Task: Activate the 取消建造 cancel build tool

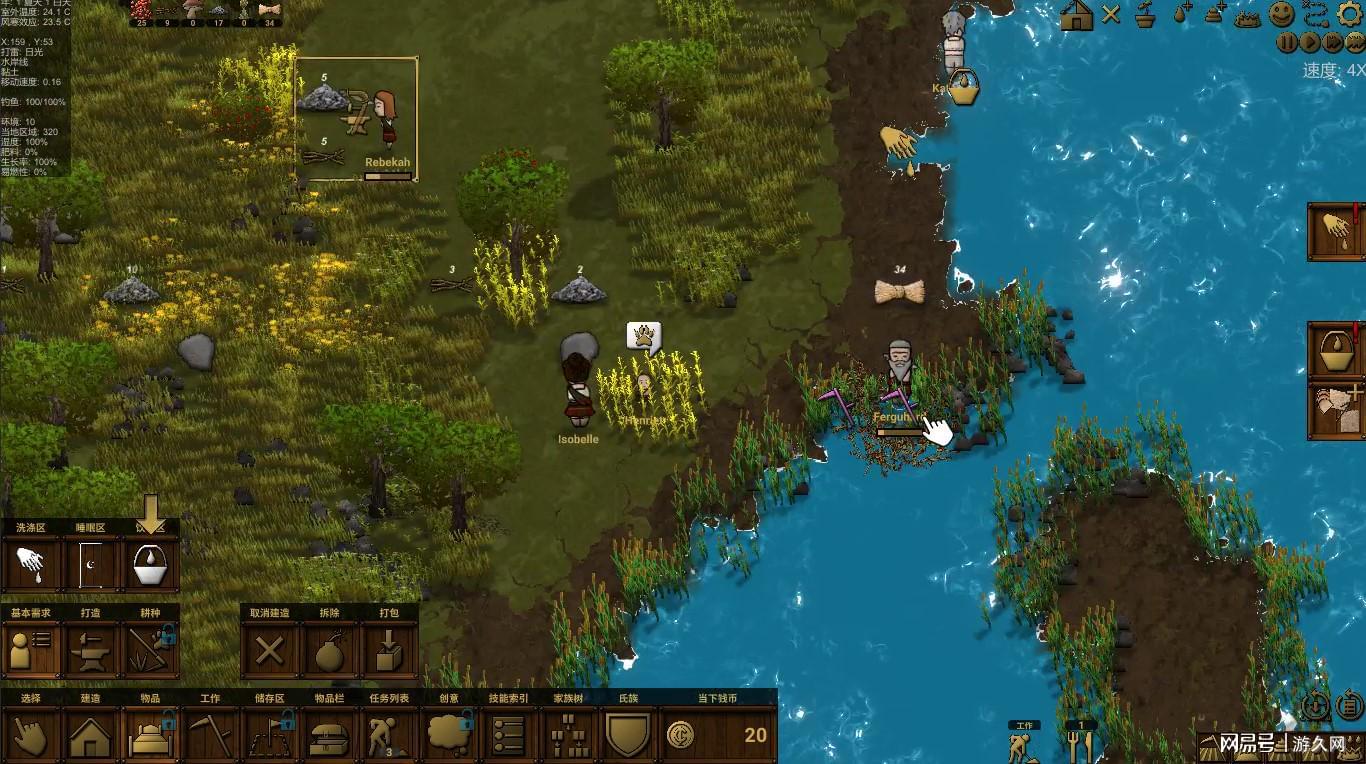Action: tap(269, 650)
